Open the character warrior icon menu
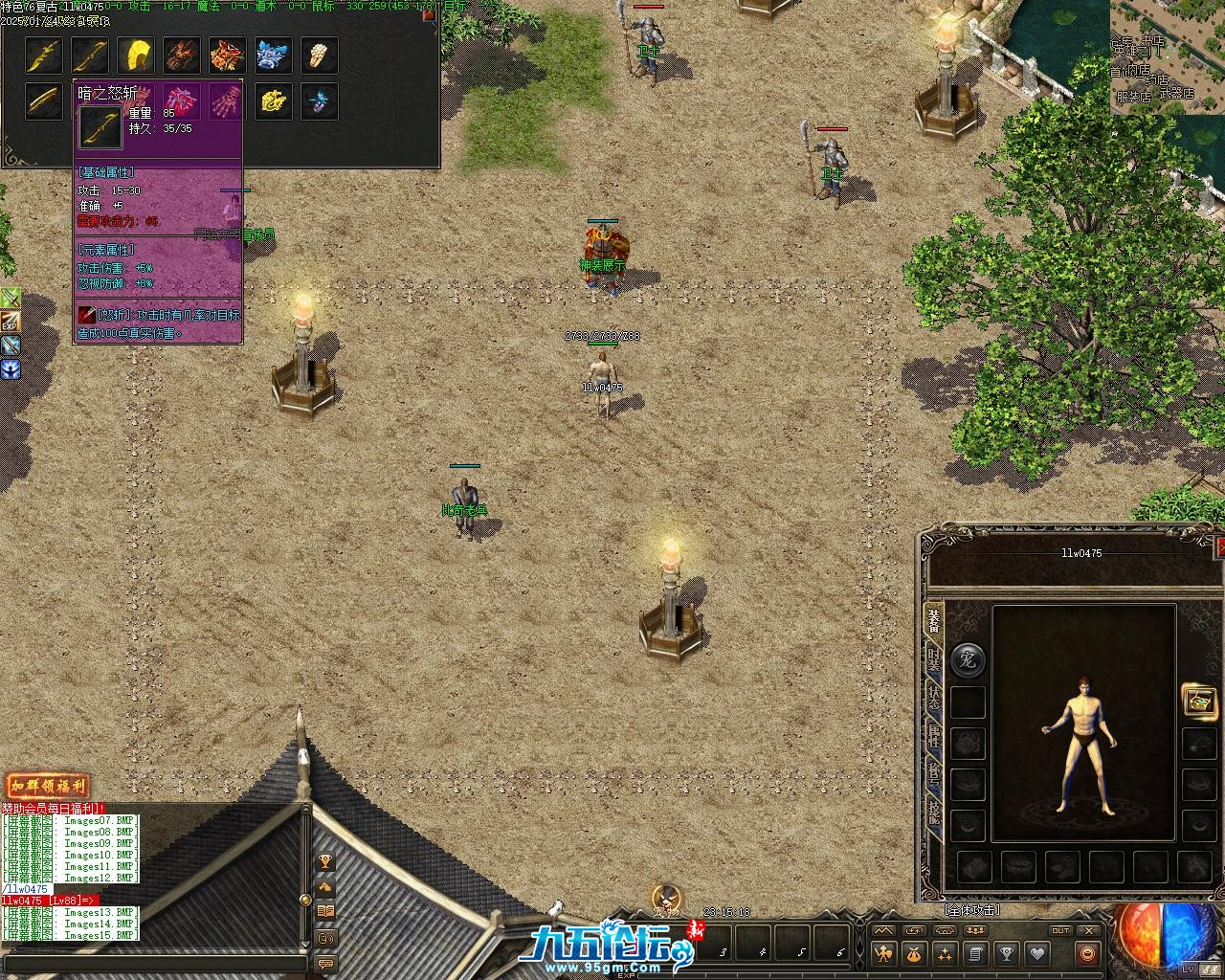 click(x=882, y=953)
